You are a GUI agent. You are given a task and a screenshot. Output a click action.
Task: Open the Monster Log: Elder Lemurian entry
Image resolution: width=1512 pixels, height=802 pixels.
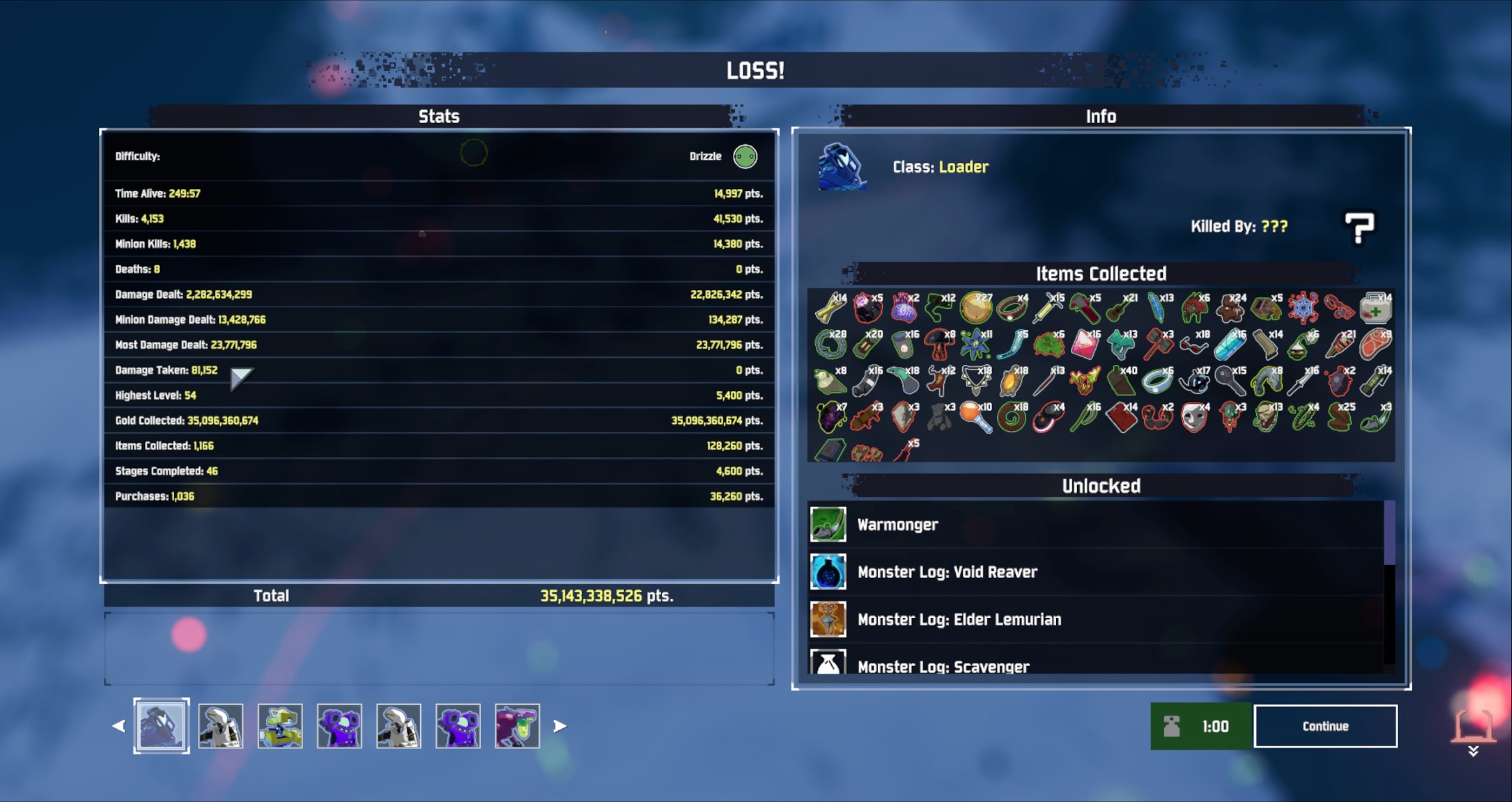click(828, 619)
